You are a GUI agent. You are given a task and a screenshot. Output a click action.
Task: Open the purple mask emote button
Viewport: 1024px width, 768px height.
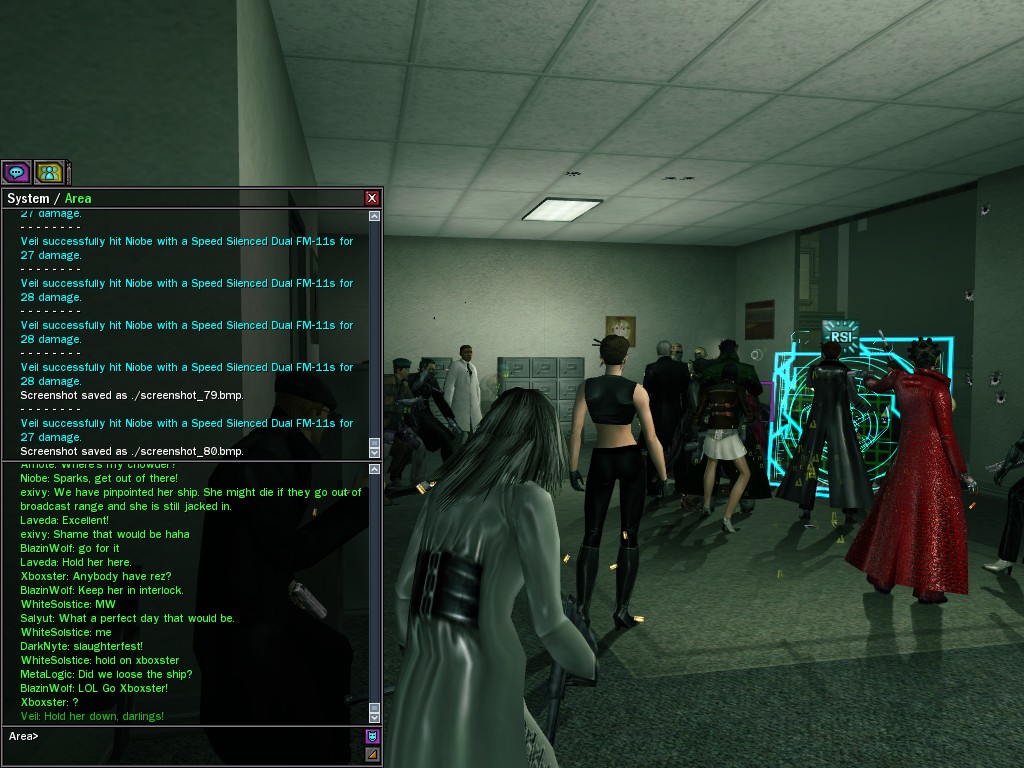point(372,736)
